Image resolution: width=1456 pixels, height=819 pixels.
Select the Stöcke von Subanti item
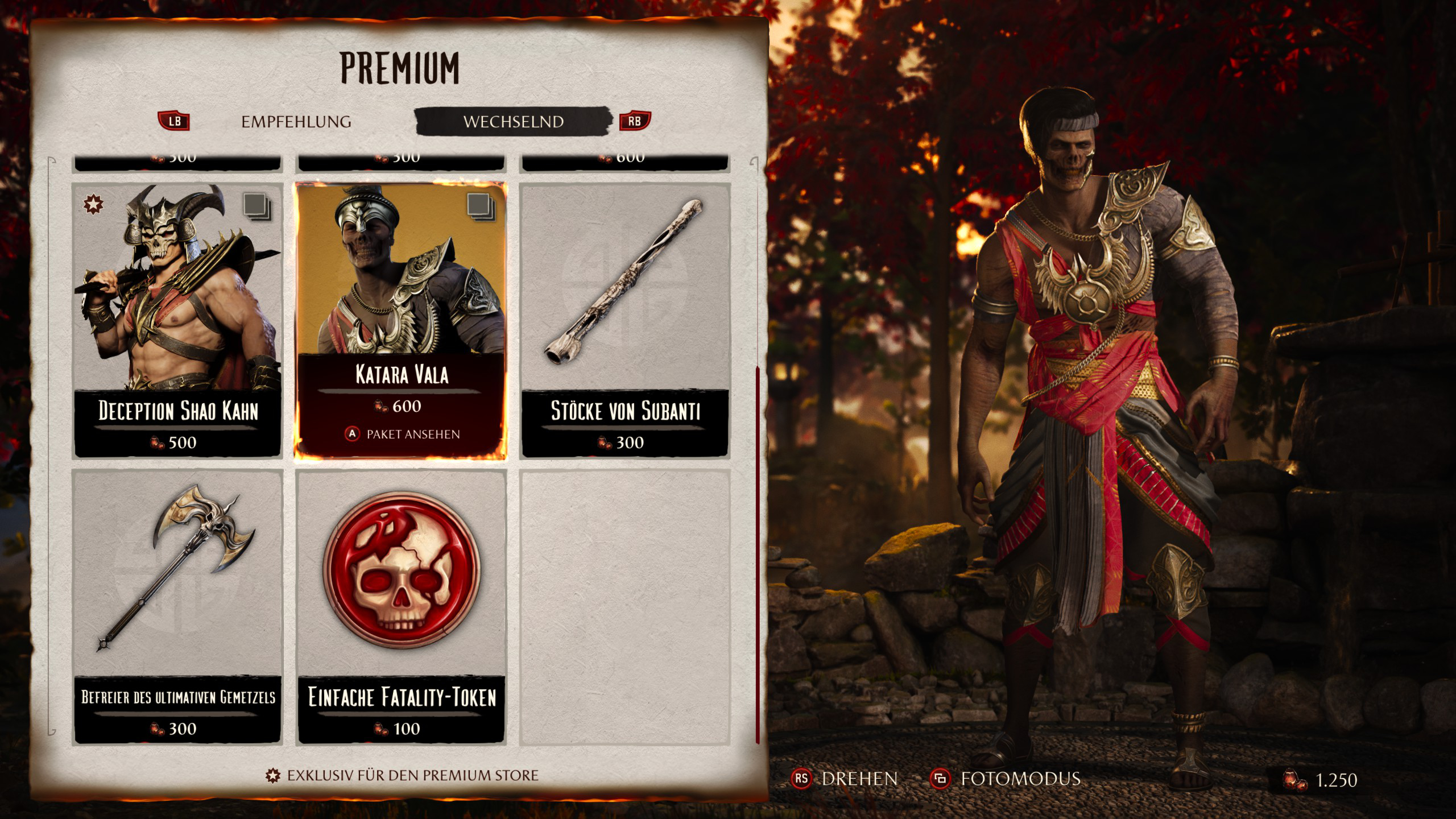click(625, 320)
